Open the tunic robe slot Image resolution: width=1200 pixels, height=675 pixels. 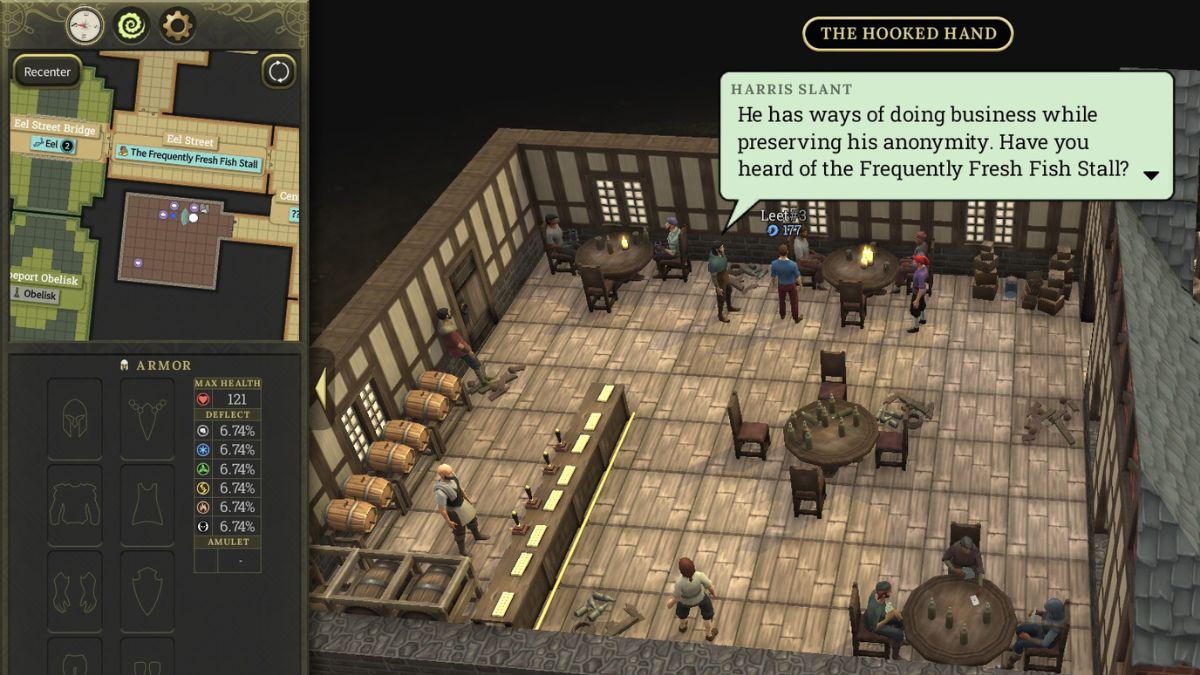(148, 505)
